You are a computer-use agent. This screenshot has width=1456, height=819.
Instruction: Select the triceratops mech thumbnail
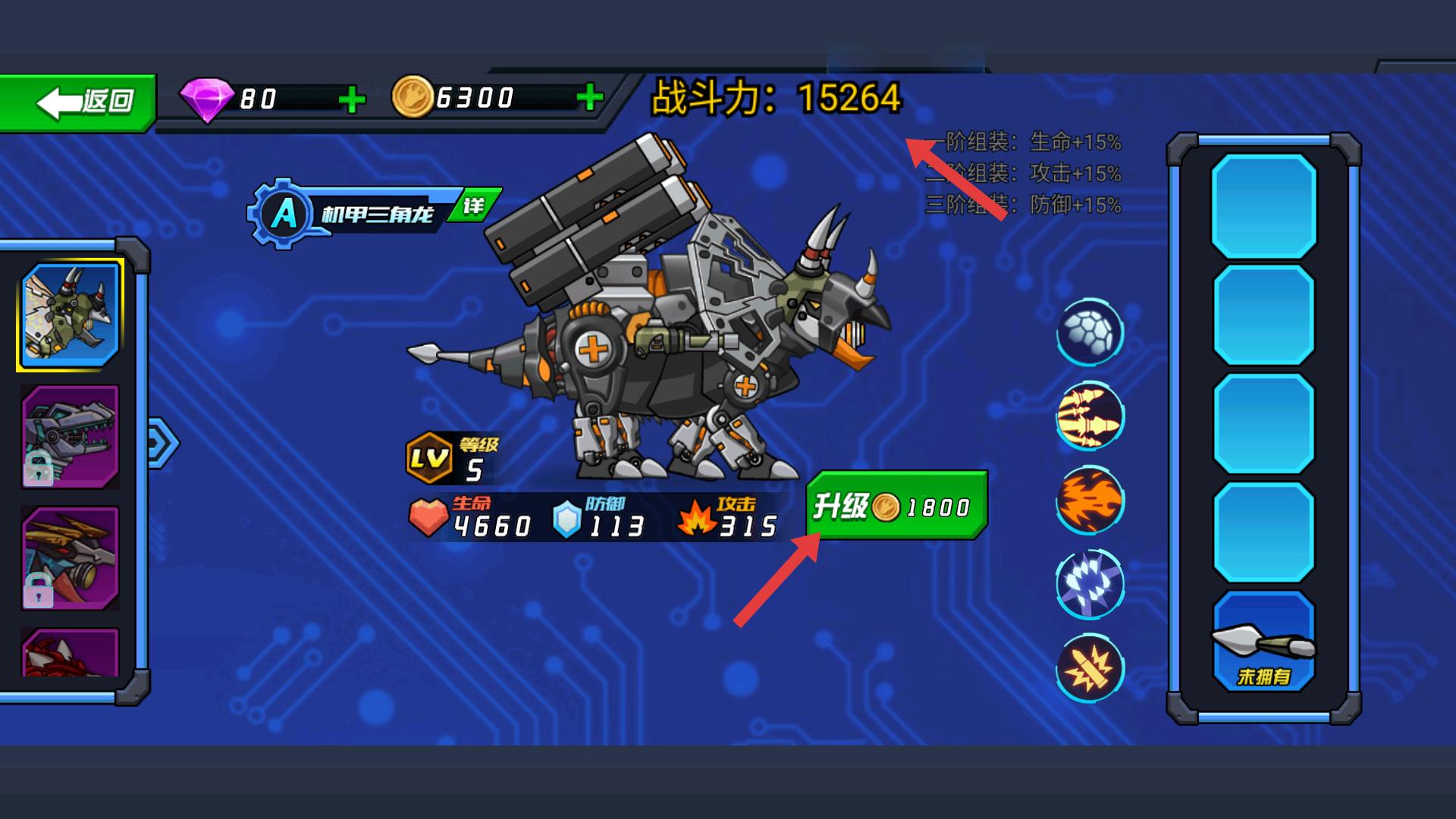(70, 315)
